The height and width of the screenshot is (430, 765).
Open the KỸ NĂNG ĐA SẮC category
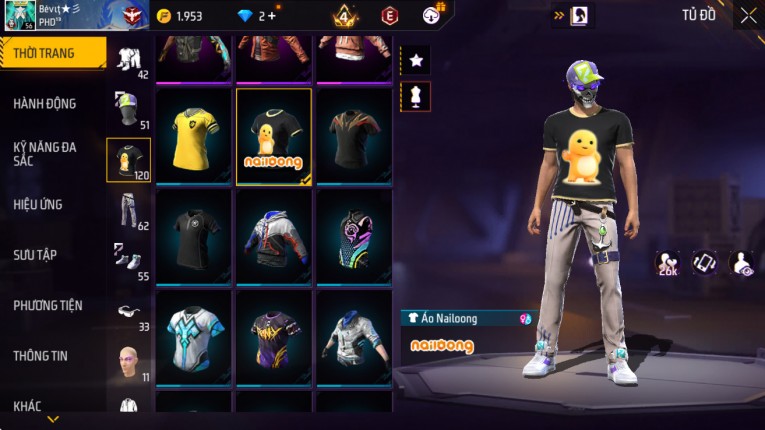click(45, 153)
